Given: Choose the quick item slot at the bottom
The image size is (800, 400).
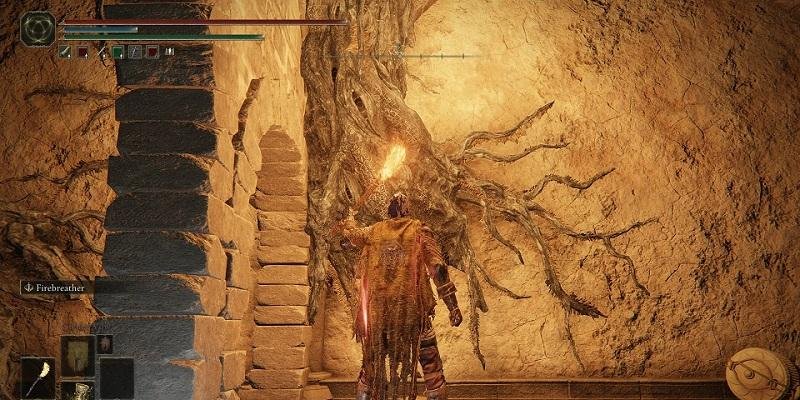Looking at the screenshot, I should (77, 391).
